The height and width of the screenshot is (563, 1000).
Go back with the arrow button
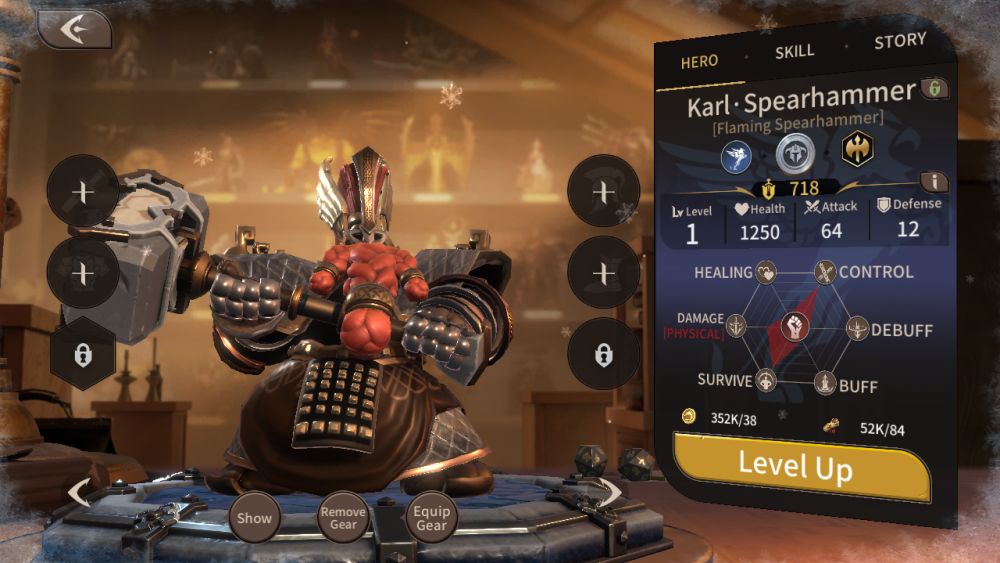pyautogui.click(x=74, y=30)
